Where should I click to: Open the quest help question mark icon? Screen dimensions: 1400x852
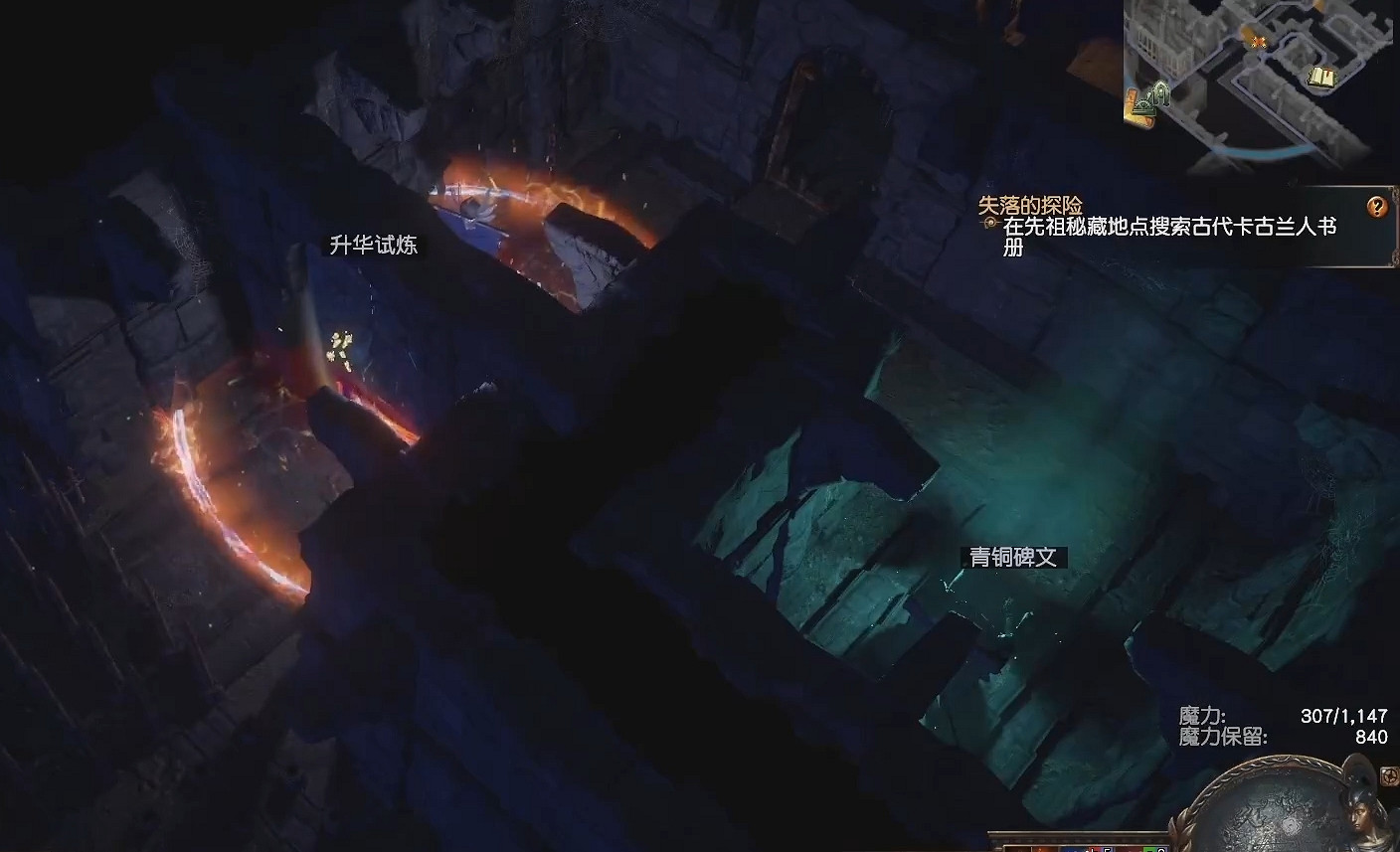click(x=1376, y=208)
